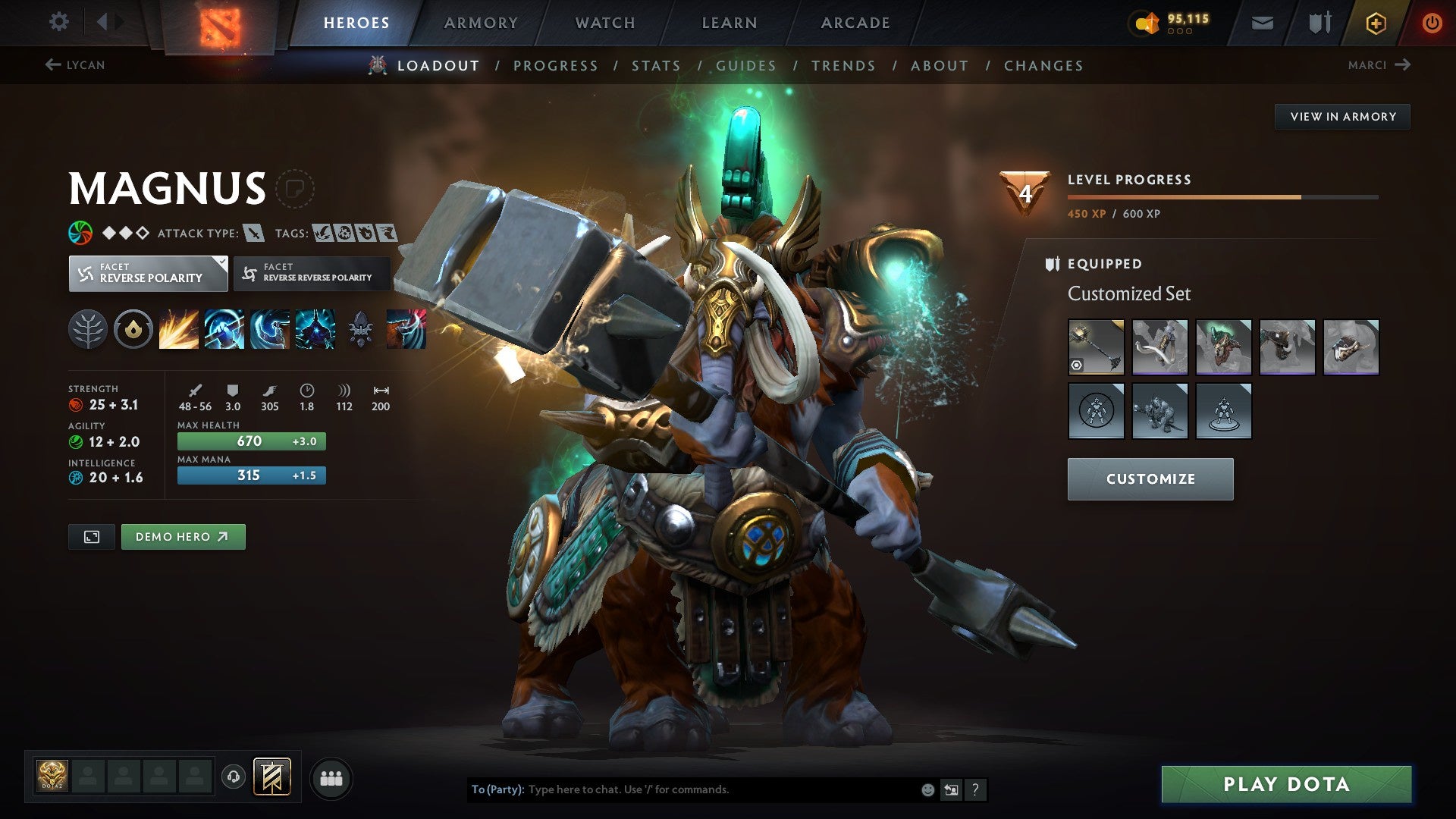
Task: Toggle the hero portrait view button
Action: tap(91, 536)
